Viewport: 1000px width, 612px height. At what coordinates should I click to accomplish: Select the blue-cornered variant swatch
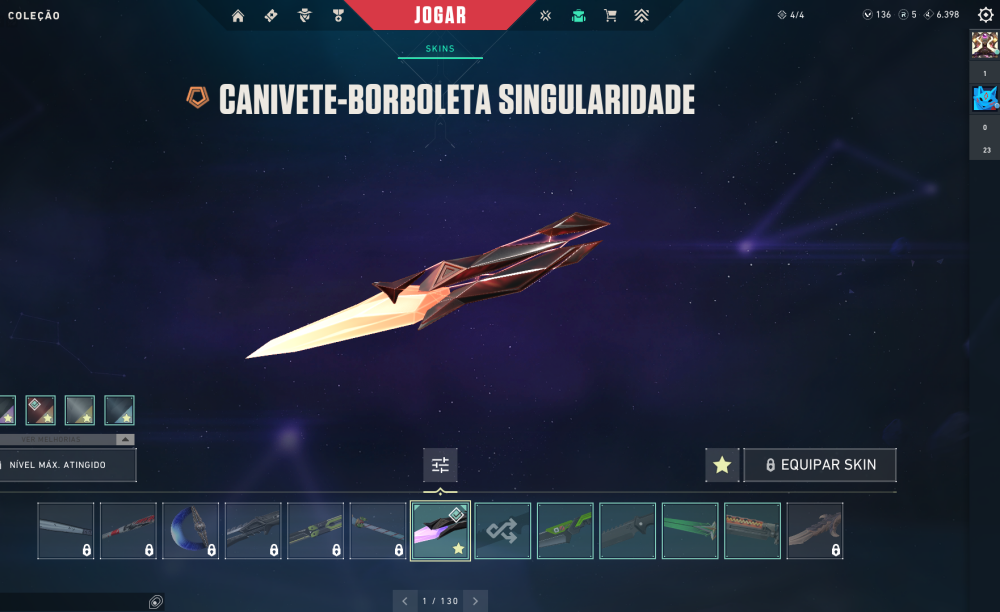(x=119, y=410)
